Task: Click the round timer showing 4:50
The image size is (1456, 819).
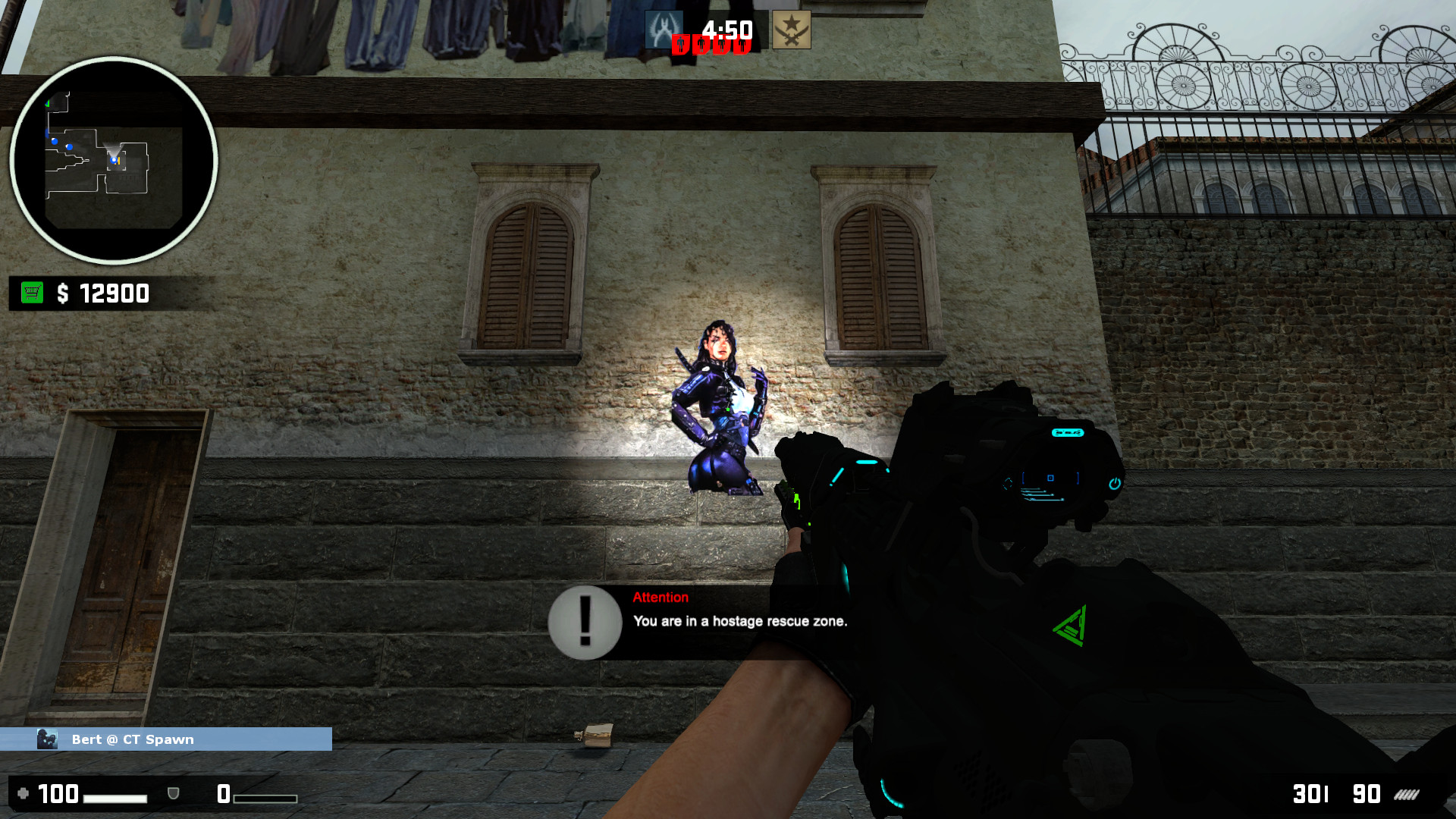Action: click(x=726, y=29)
